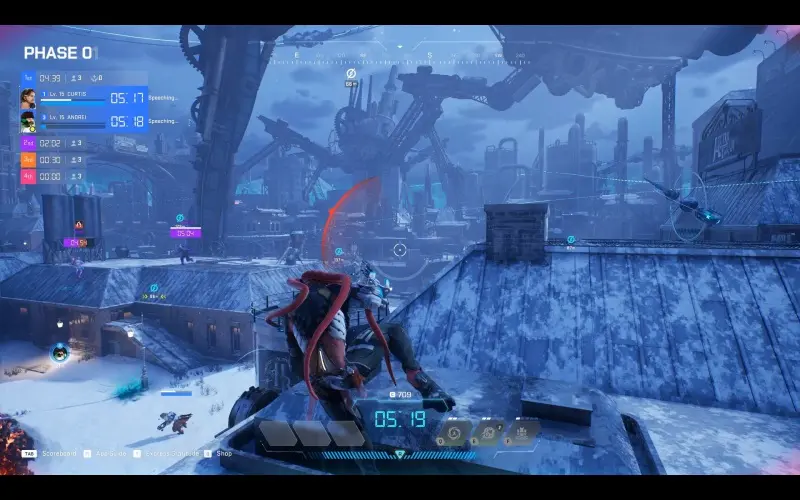The height and width of the screenshot is (500, 800).
Task: Activate the swirl ability icon
Action: point(455,433)
